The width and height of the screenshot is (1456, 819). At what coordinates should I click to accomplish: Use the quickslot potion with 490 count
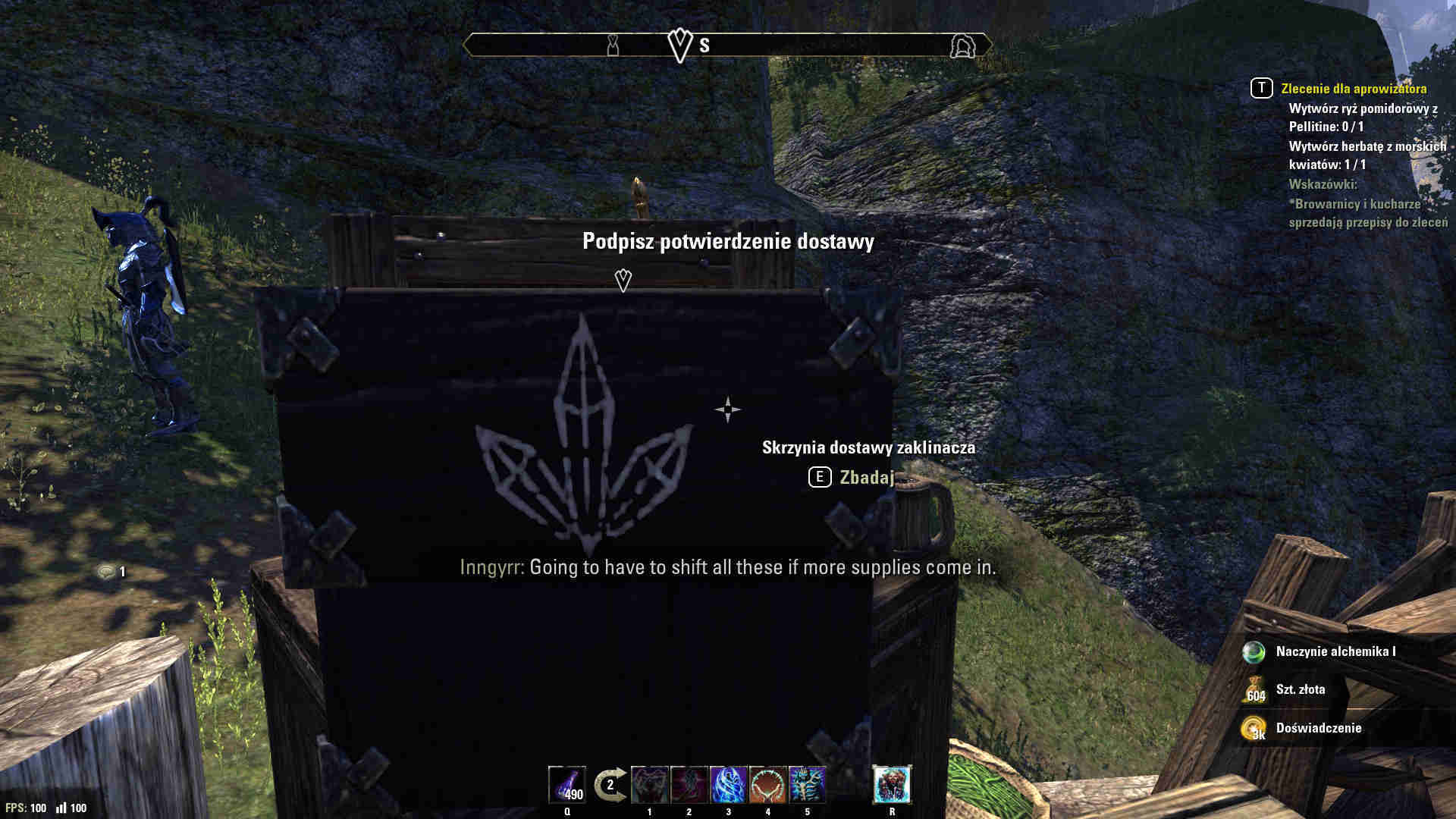pos(567,785)
